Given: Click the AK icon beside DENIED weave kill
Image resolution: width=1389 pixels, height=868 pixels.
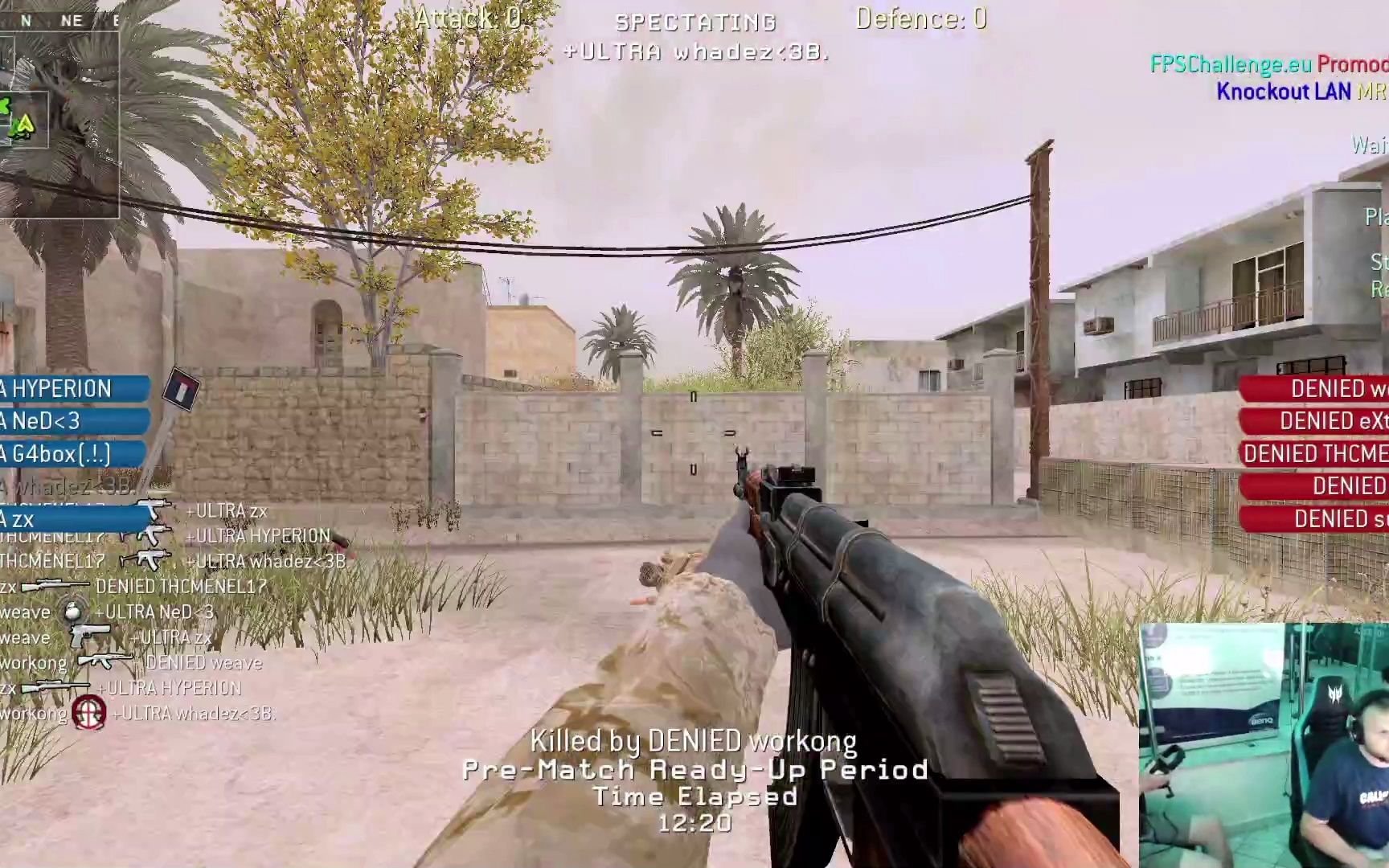Looking at the screenshot, I should pyautogui.click(x=104, y=659).
